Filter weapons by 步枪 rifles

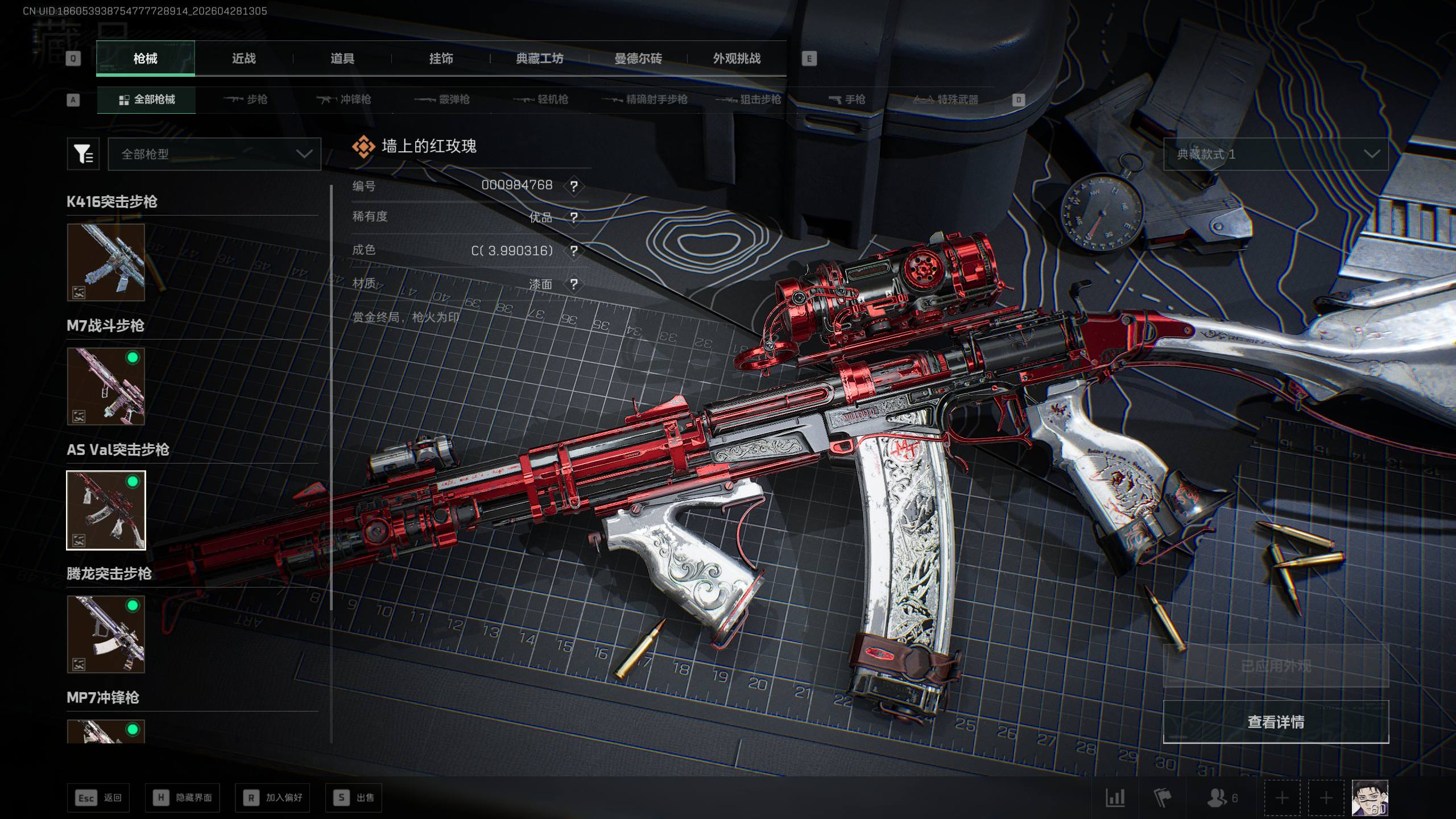pyautogui.click(x=246, y=100)
